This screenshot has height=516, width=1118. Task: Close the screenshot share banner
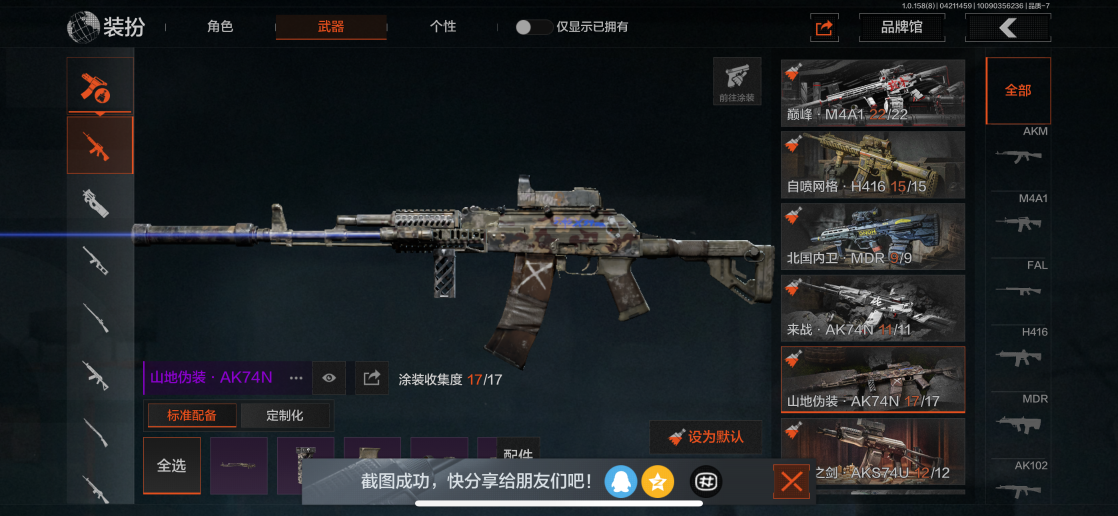coord(792,483)
